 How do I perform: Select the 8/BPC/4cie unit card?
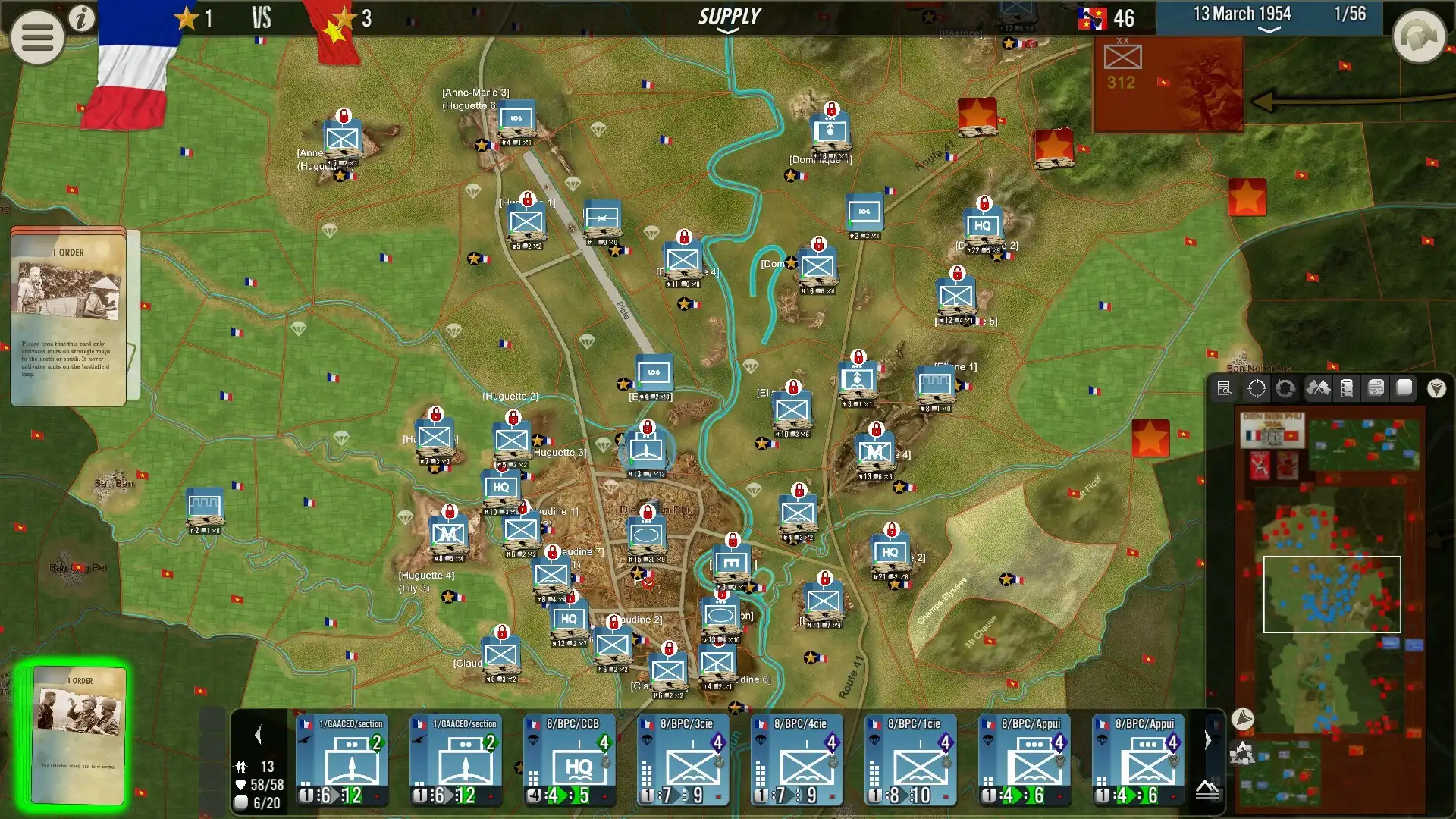tap(798, 758)
